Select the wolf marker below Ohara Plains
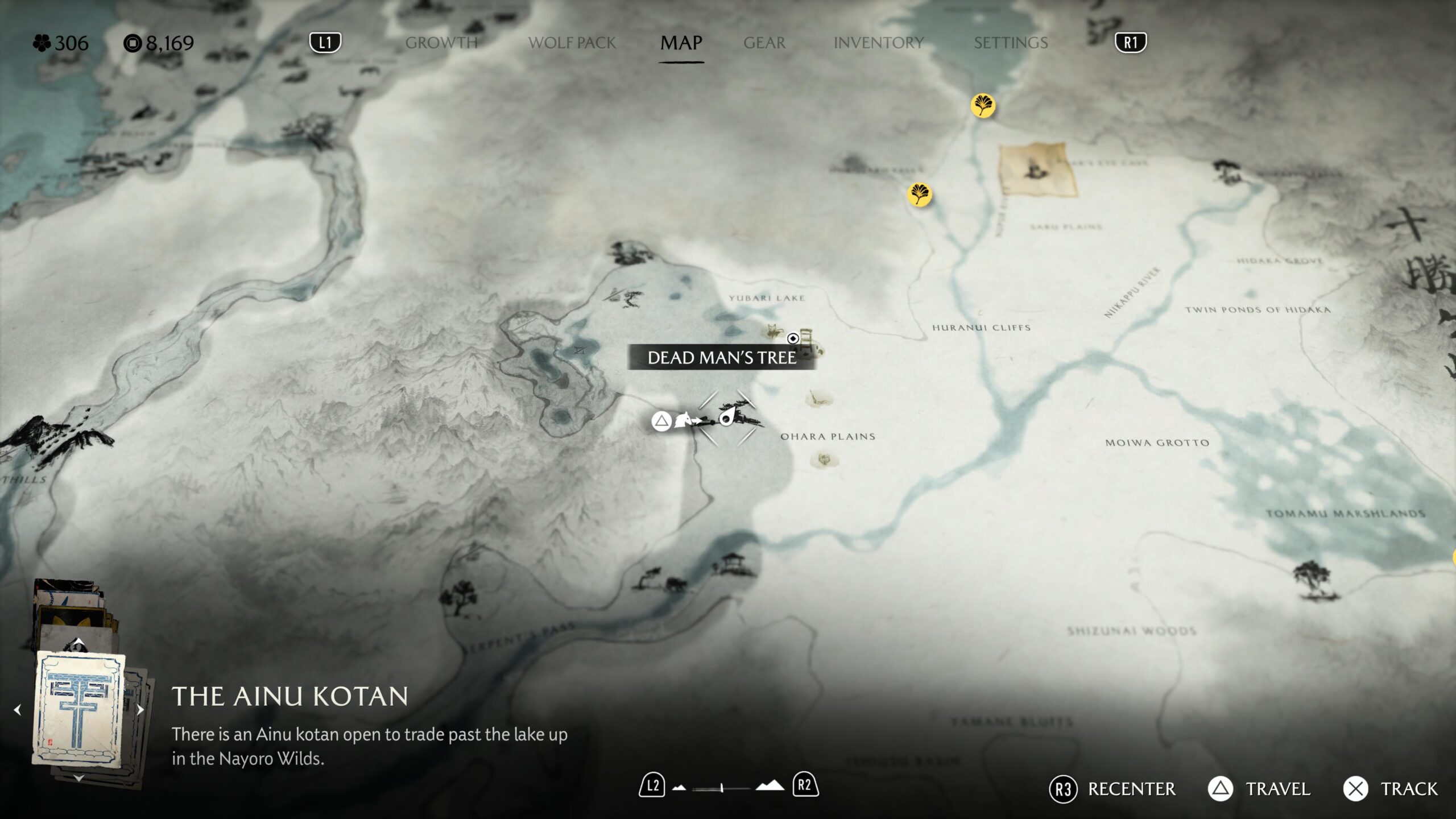 tap(824, 459)
